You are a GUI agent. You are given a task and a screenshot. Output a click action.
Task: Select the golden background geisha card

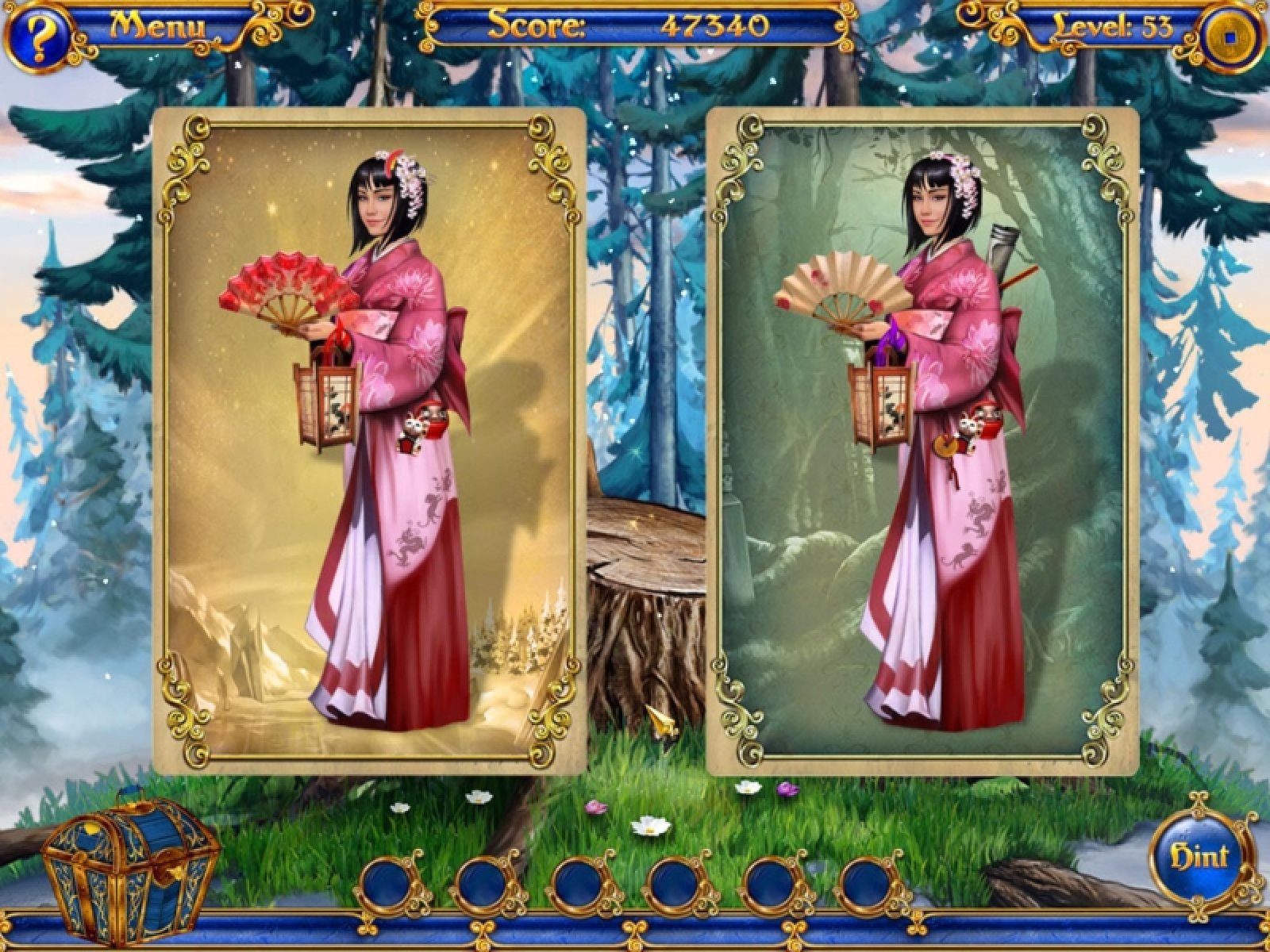[369, 440]
